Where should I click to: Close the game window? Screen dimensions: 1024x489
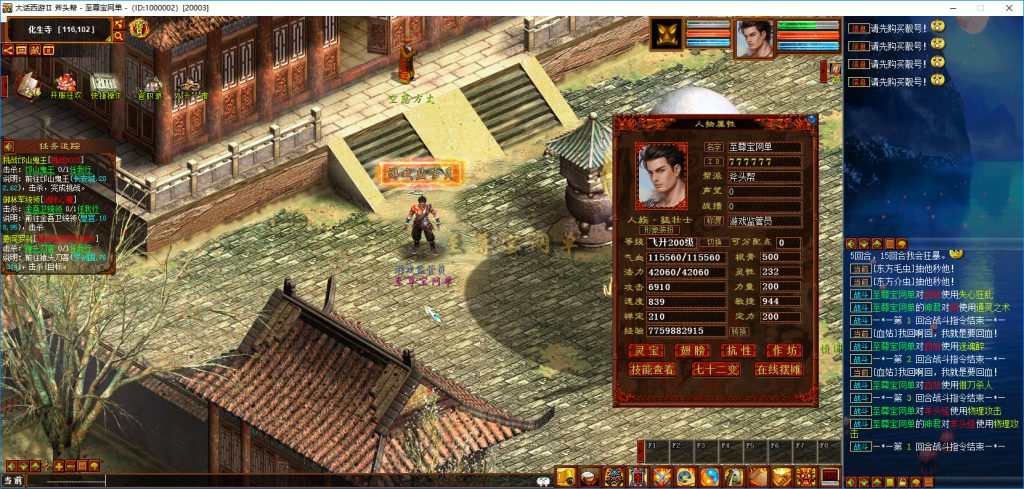[x=1006, y=8]
